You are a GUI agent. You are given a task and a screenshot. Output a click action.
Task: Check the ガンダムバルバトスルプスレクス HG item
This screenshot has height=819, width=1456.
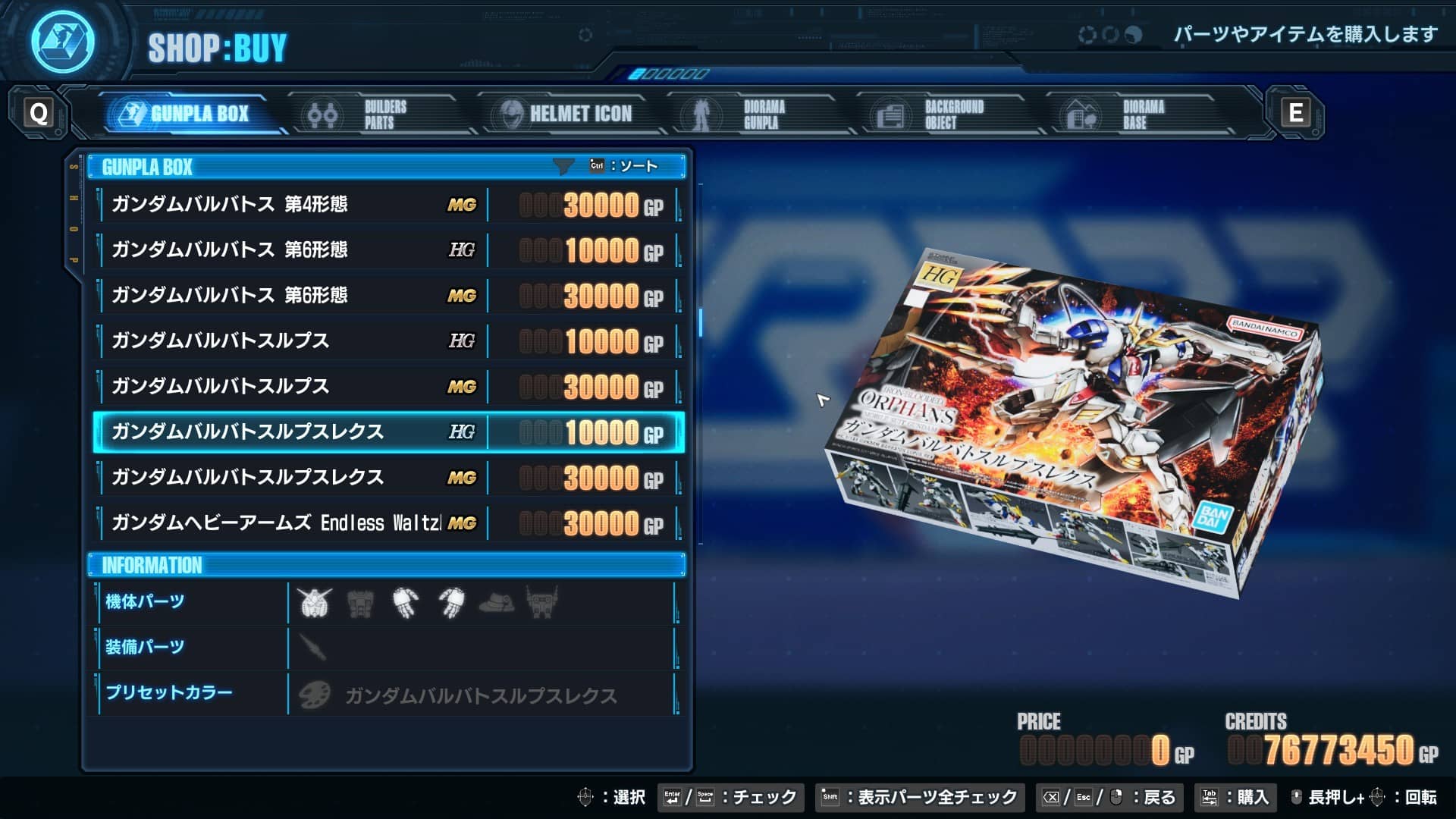pyautogui.click(x=303, y=431)
